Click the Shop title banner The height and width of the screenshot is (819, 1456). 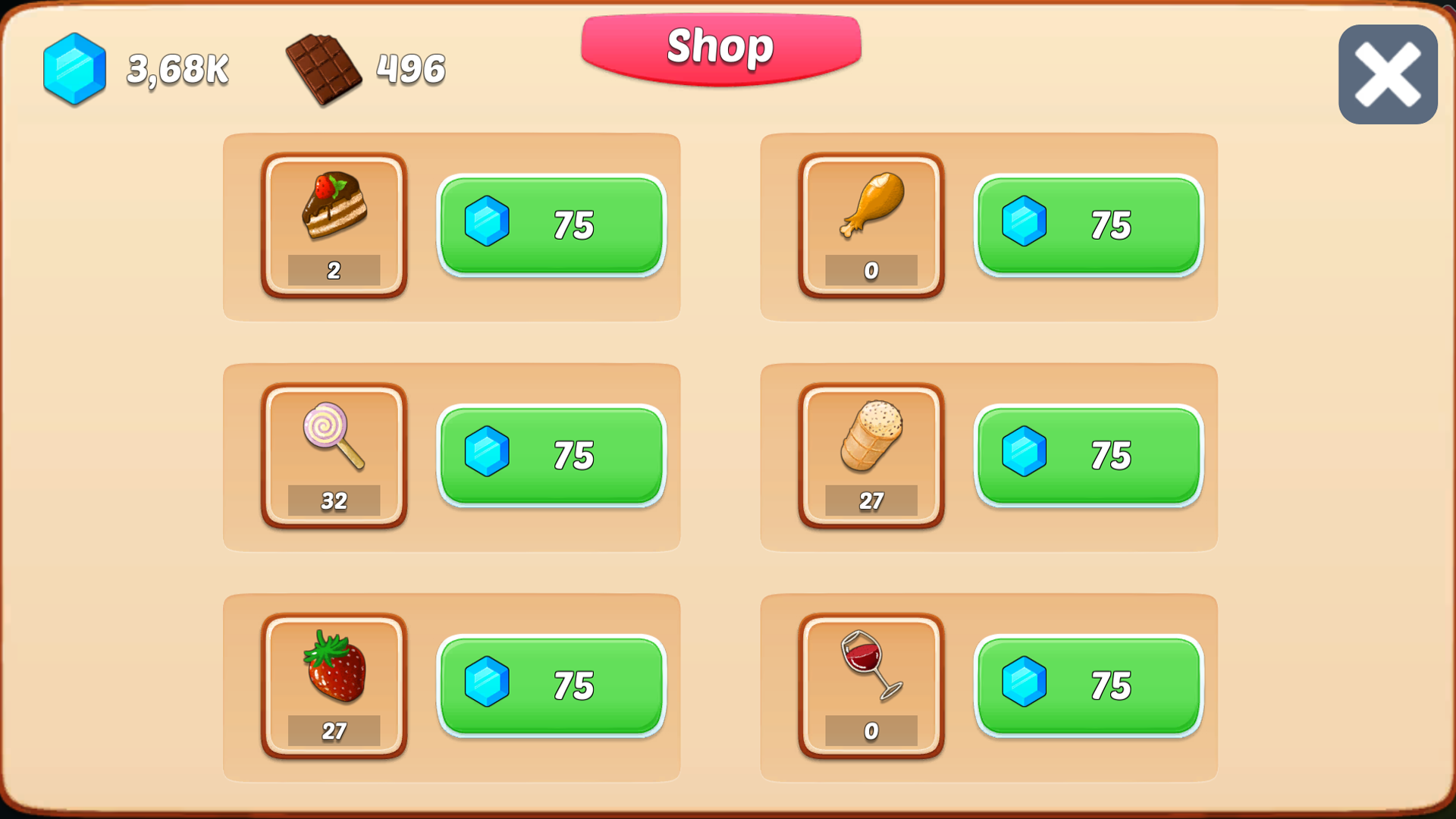[x=719, y=47]
